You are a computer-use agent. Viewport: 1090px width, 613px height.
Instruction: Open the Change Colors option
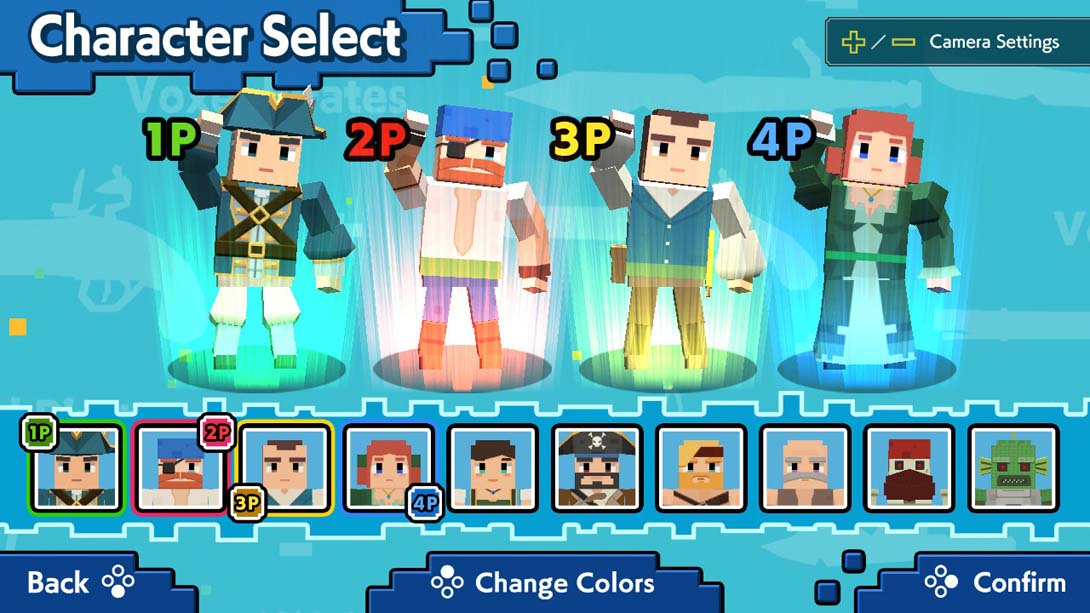point(543,583)
